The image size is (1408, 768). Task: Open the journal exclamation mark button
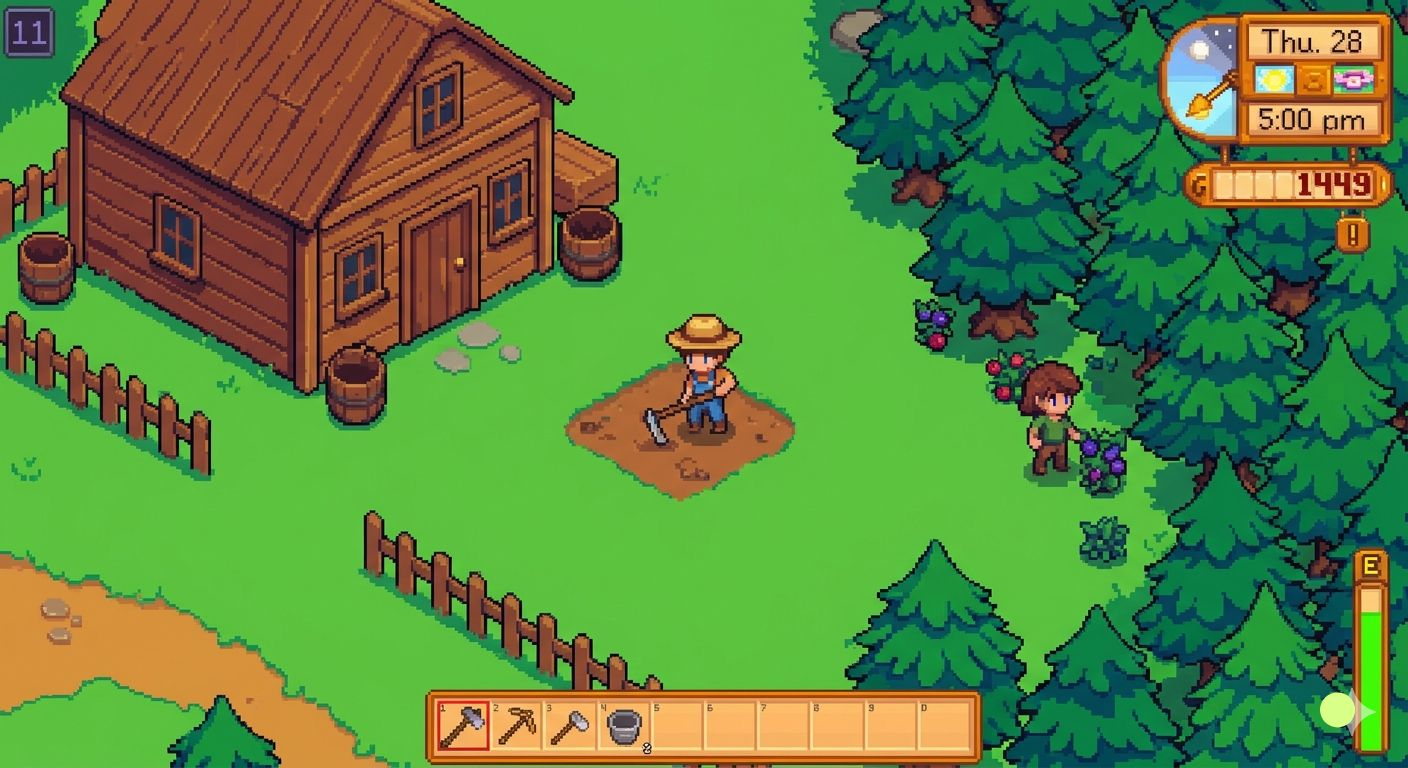click(x=1352, y=236)
